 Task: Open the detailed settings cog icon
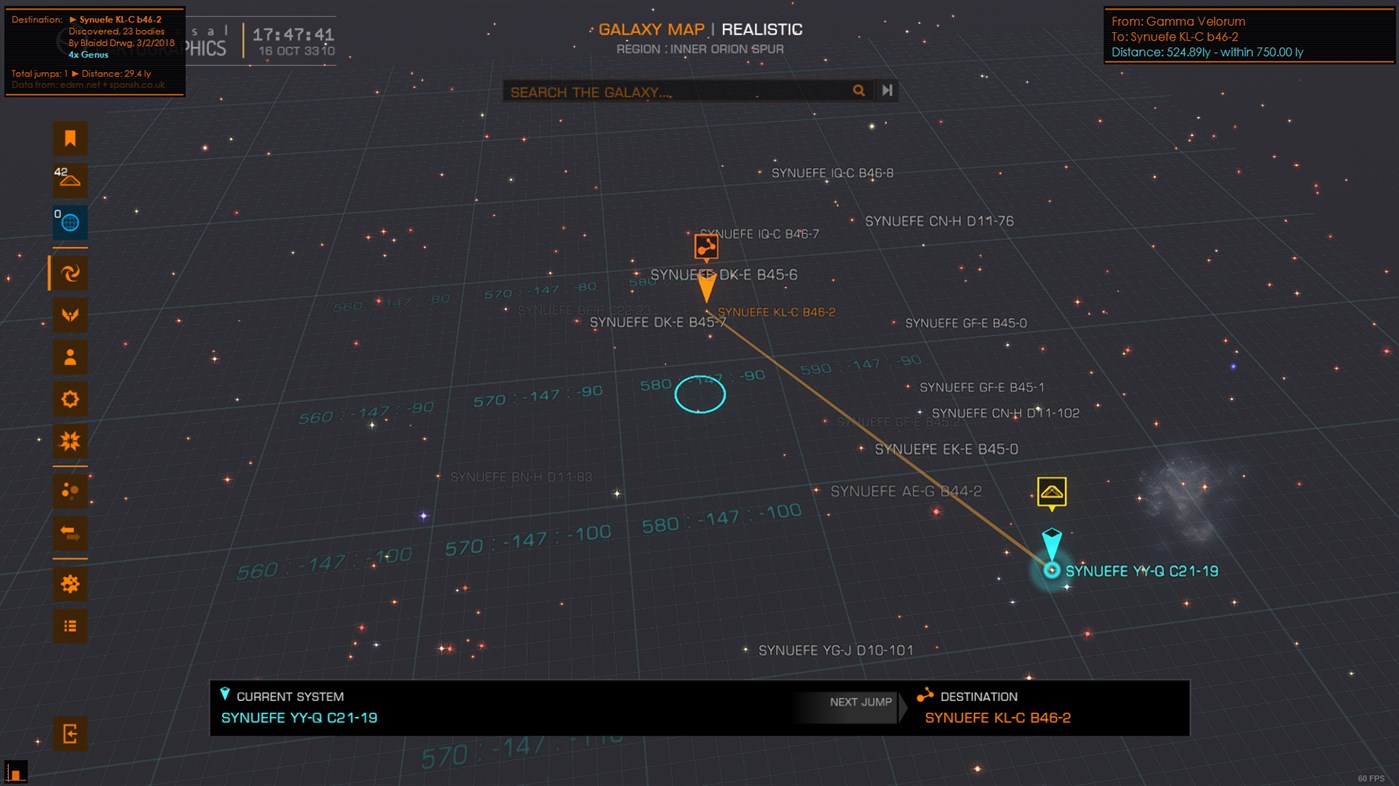click(70, 583)
